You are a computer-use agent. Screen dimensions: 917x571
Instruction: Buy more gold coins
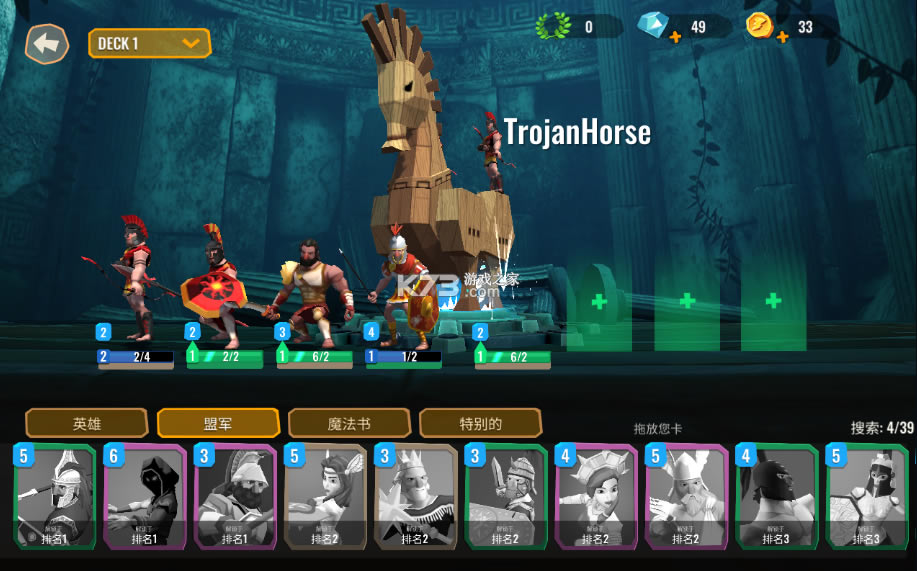click(782, 38)
